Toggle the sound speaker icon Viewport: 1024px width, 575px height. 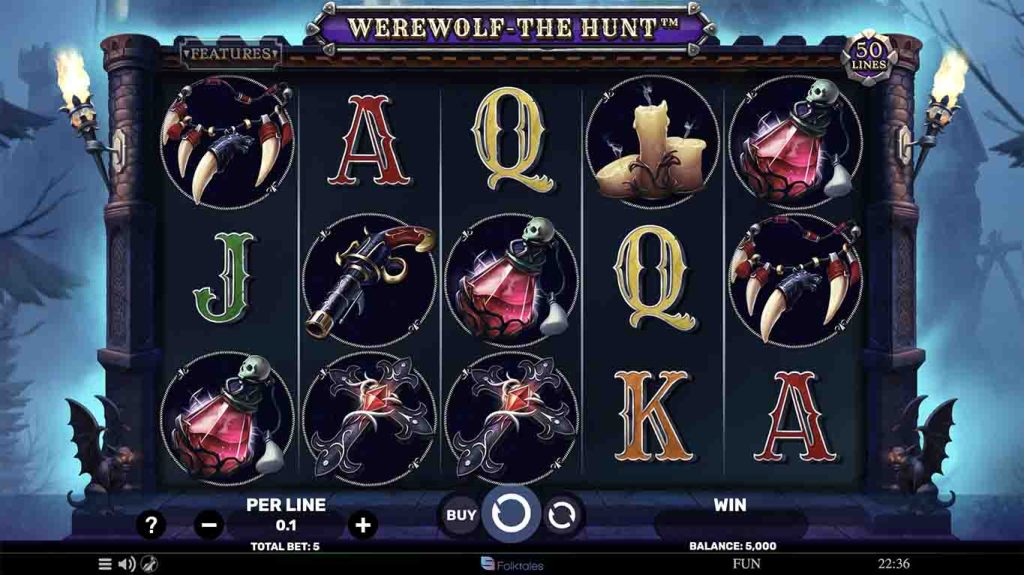[127, 564]
